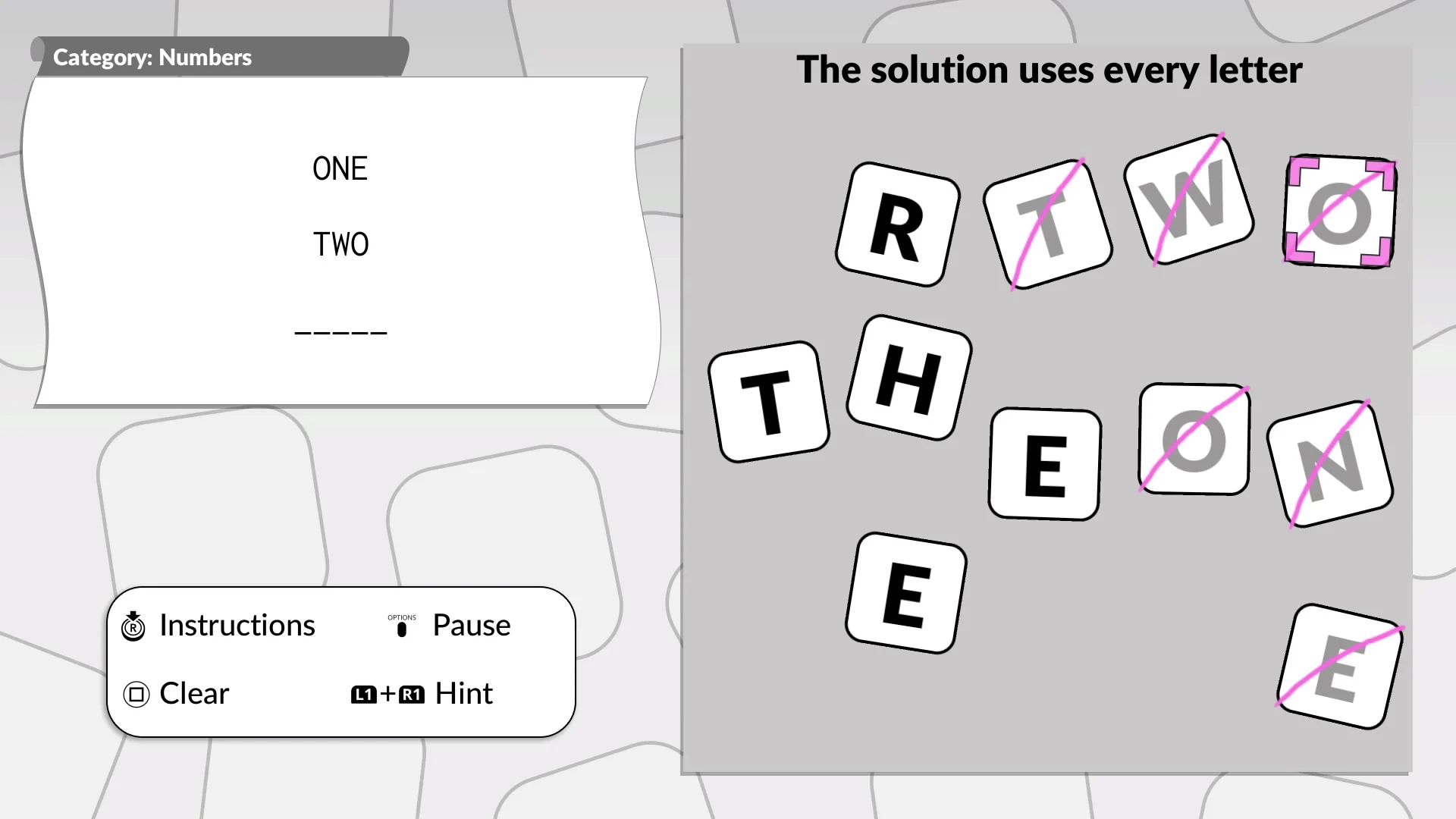Click the Clear button with square symbol

[193, 692]
